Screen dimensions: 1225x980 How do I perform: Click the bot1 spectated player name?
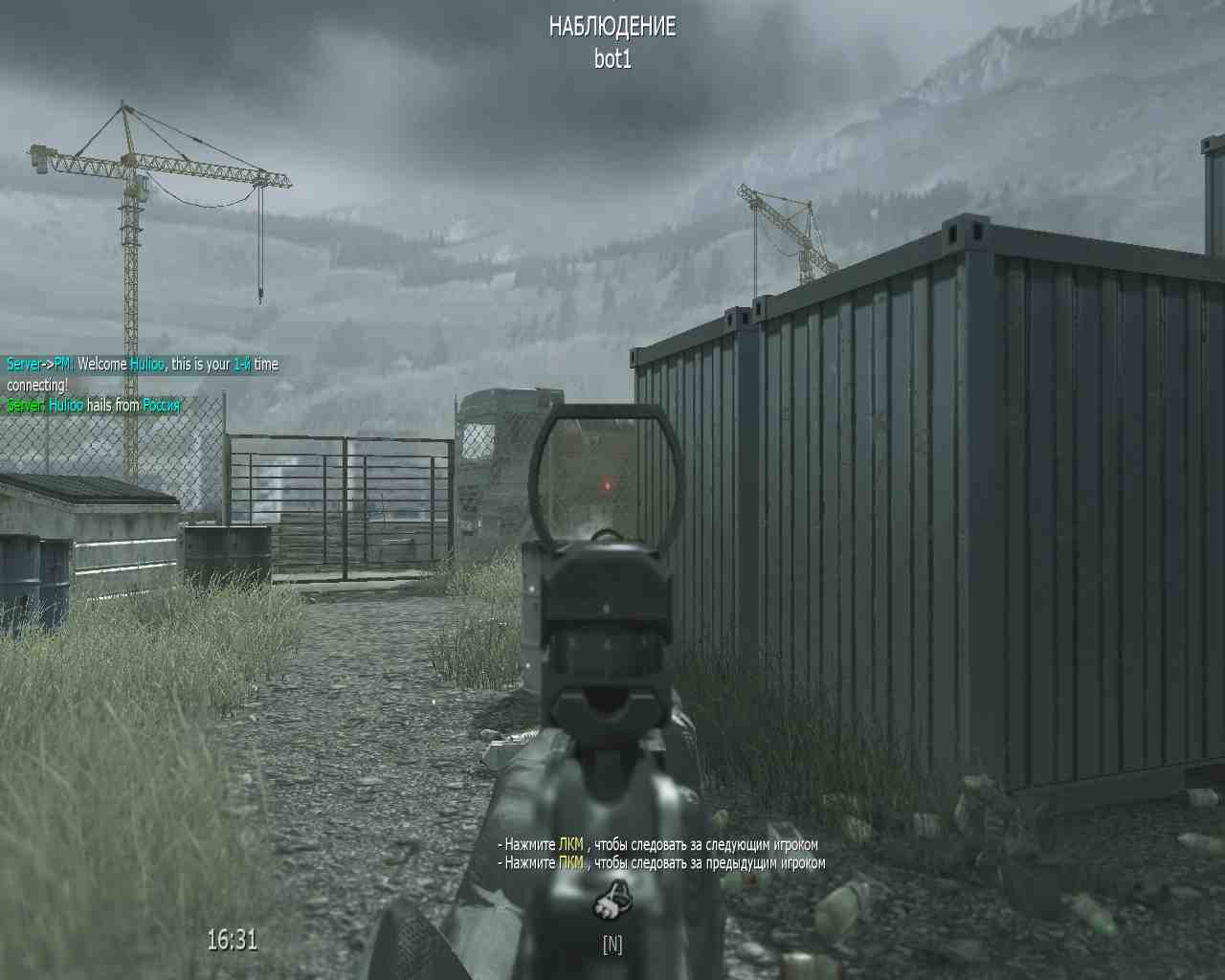612,57
